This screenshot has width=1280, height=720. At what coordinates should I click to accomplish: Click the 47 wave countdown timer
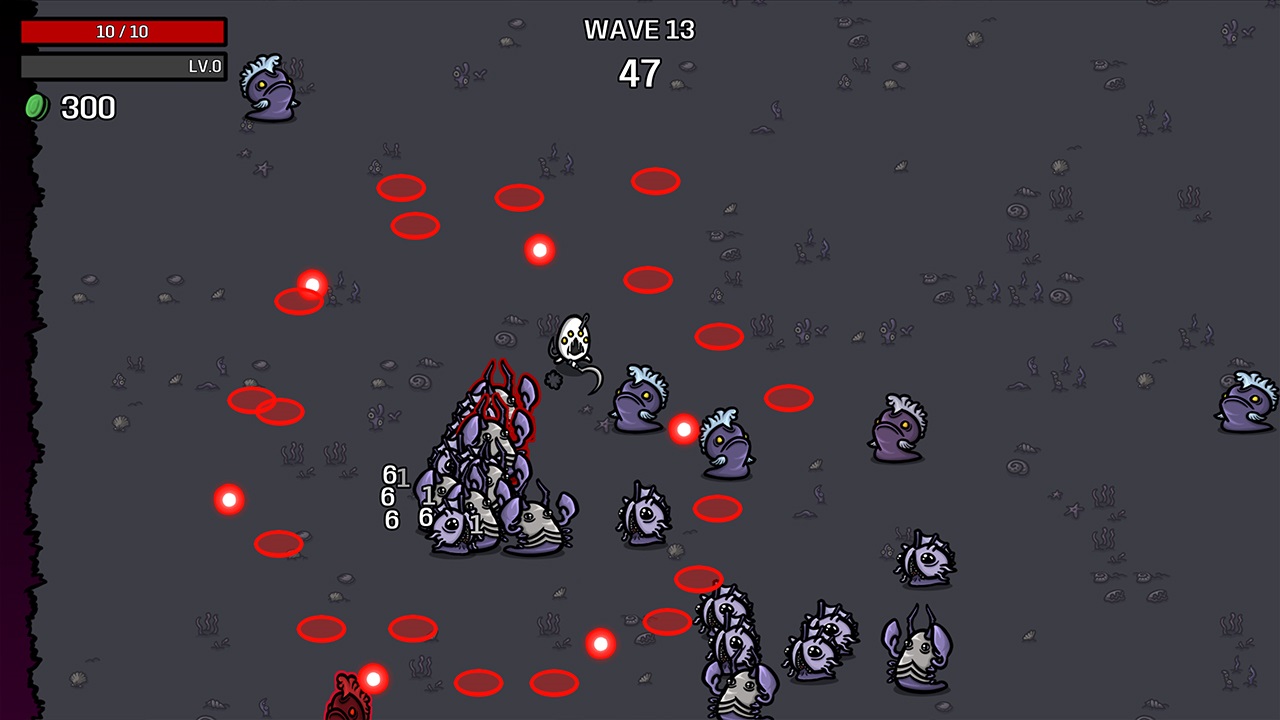tap(641, 73)
